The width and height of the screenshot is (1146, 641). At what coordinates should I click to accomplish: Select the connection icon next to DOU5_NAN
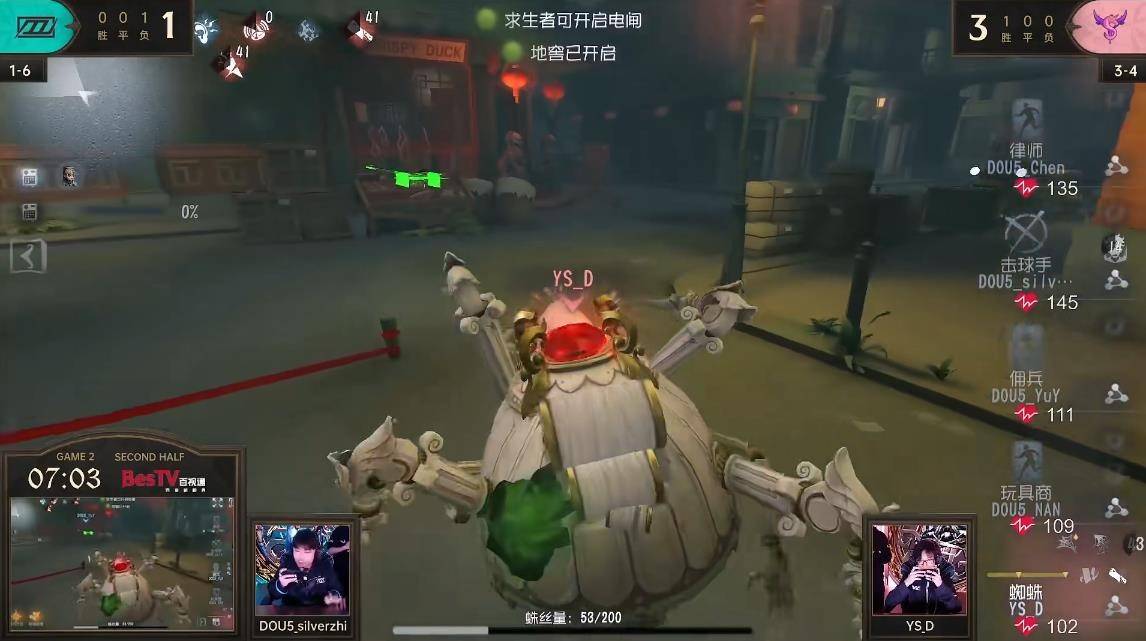point(1116,509)
